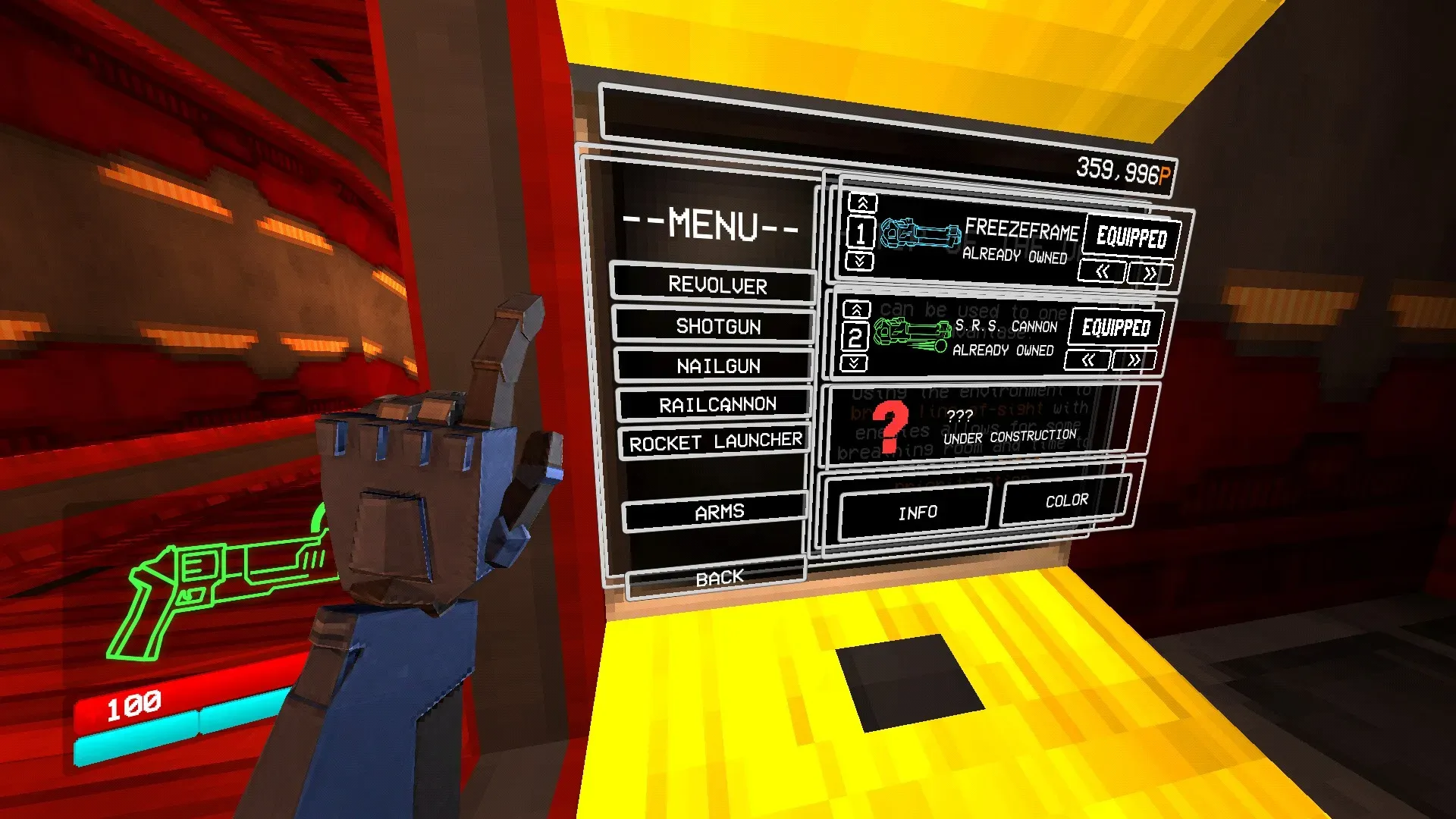Show the Arms menu
The height and width of the screenshot is (819, 1456).
point(718,513)
